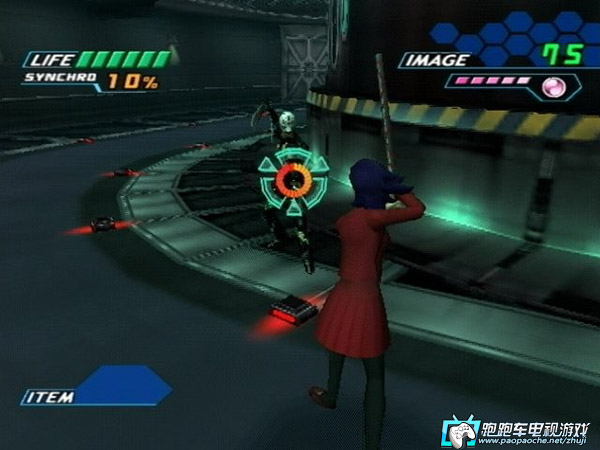Open the blue ITEM slot panel
Viewport: 600px width, 450px height.
pos(120,386)
